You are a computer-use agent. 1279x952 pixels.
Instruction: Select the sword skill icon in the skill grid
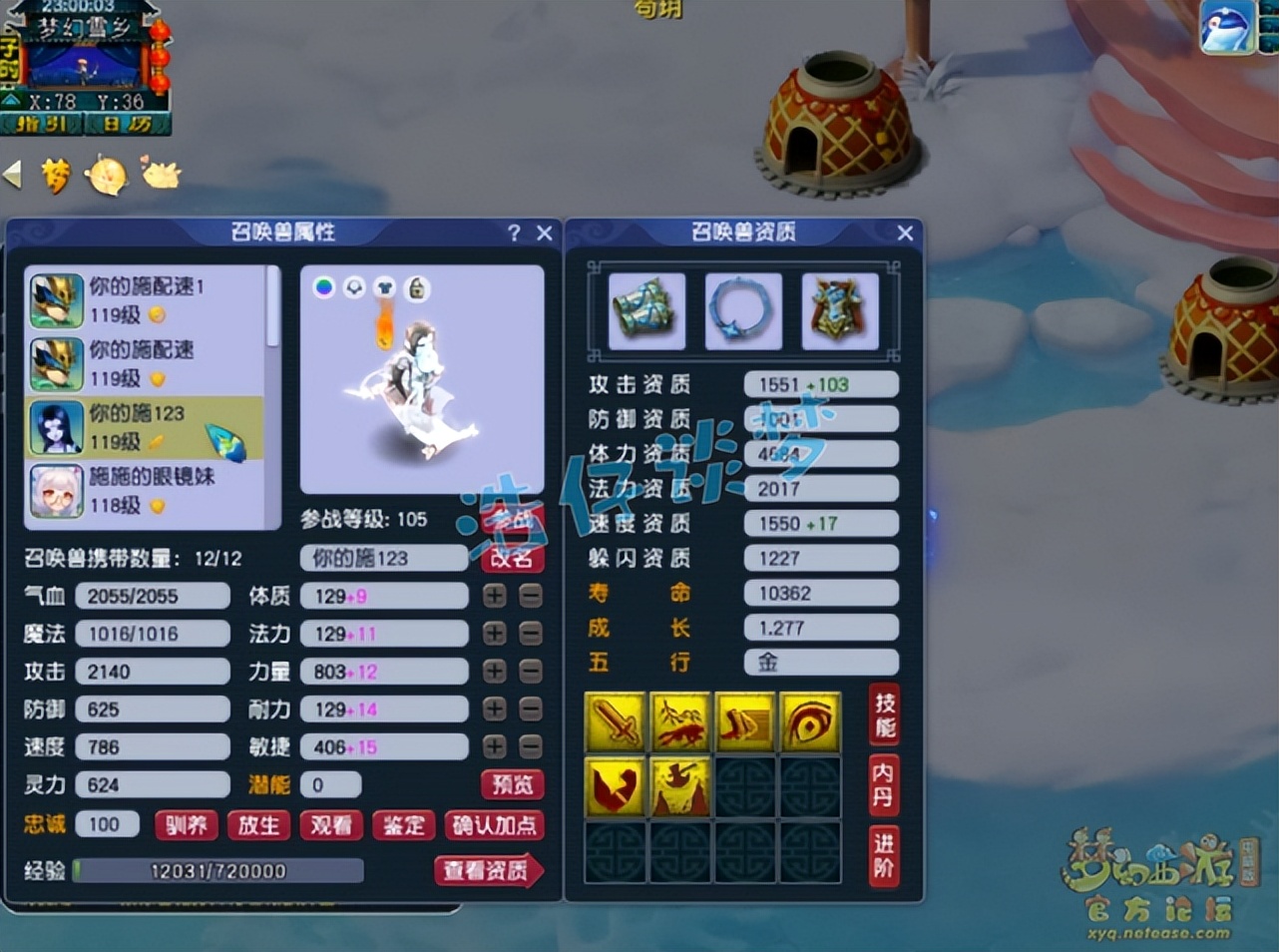616,722
